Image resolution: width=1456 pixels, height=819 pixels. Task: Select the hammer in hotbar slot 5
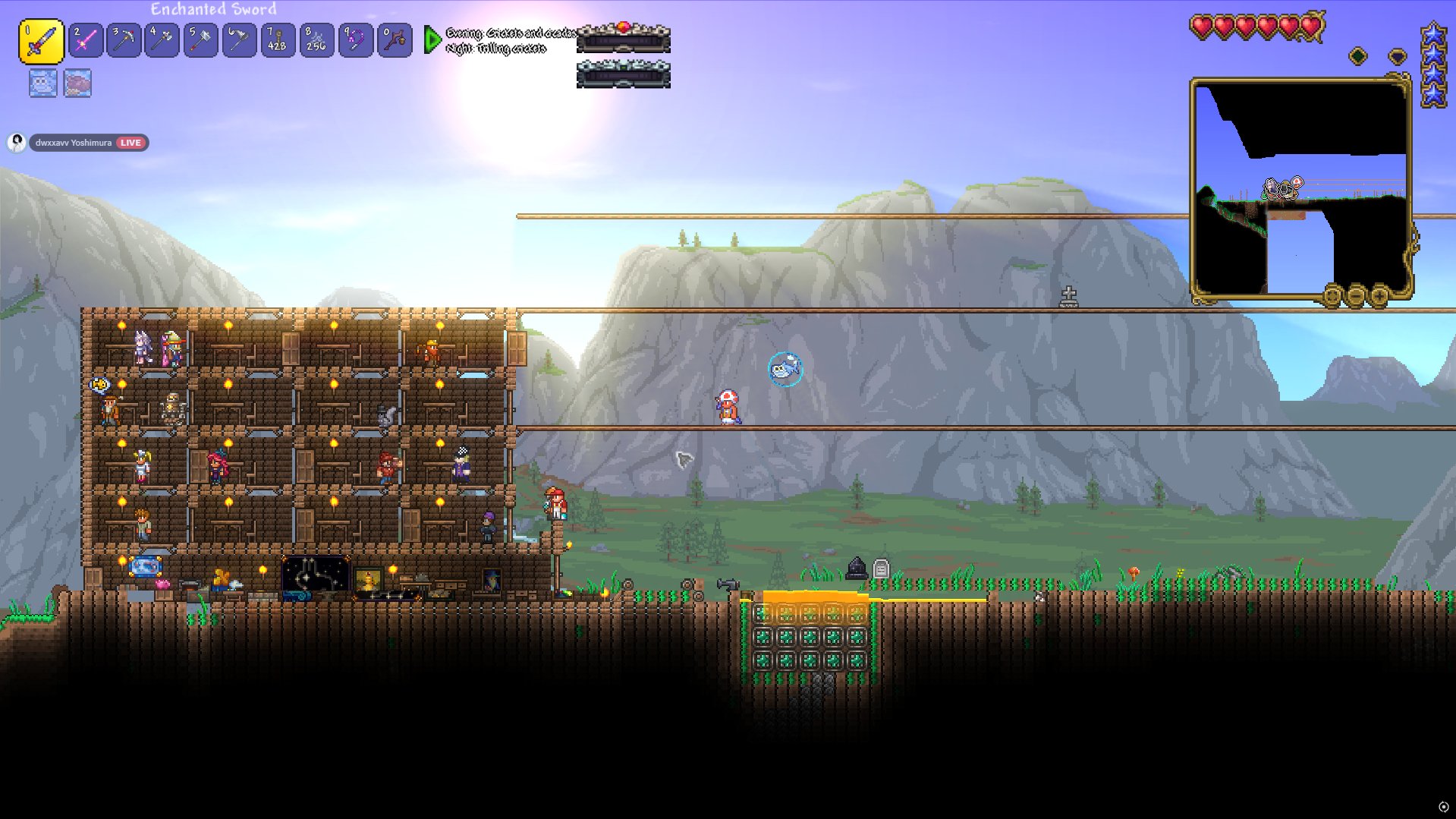pos(200,41)
